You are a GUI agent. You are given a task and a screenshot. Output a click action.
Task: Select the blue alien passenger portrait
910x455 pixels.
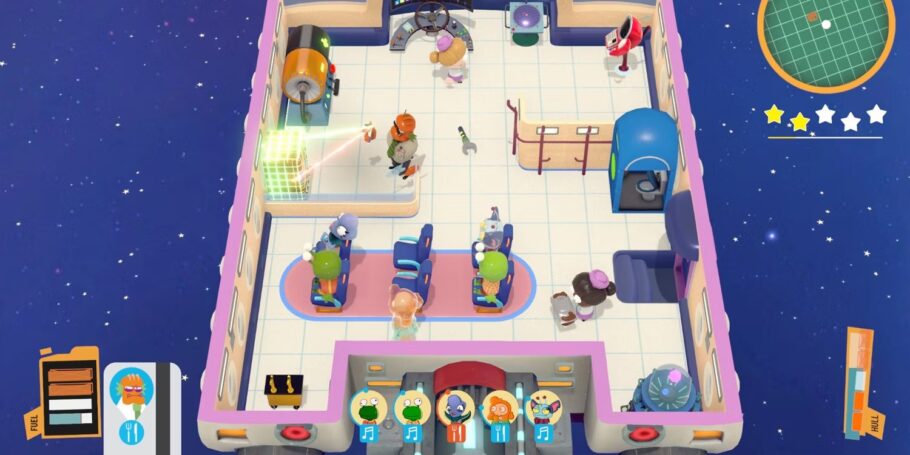pyautogui.click(x=456, y=408)
